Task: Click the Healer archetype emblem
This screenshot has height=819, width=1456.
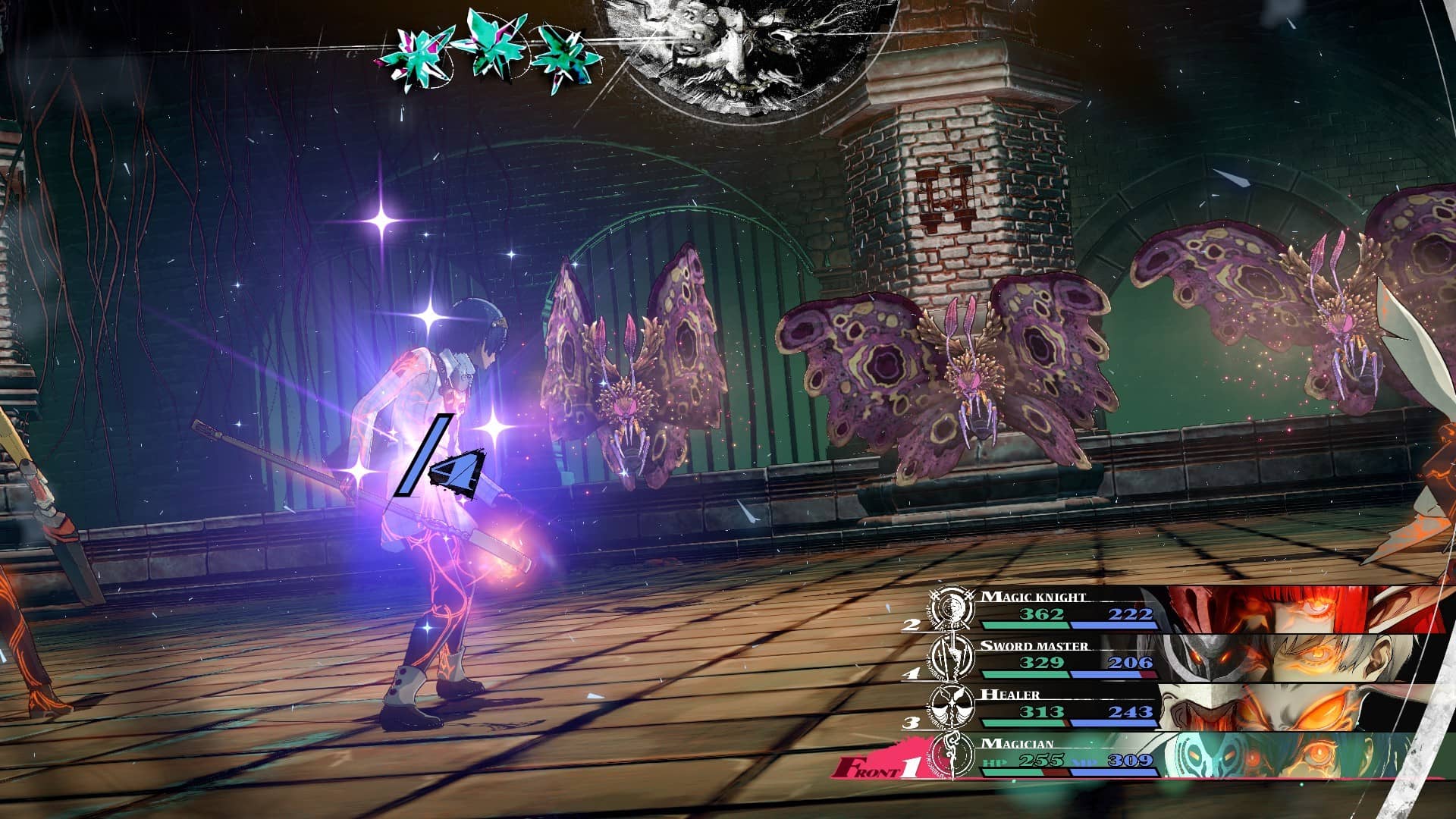Action: [952, 705]
